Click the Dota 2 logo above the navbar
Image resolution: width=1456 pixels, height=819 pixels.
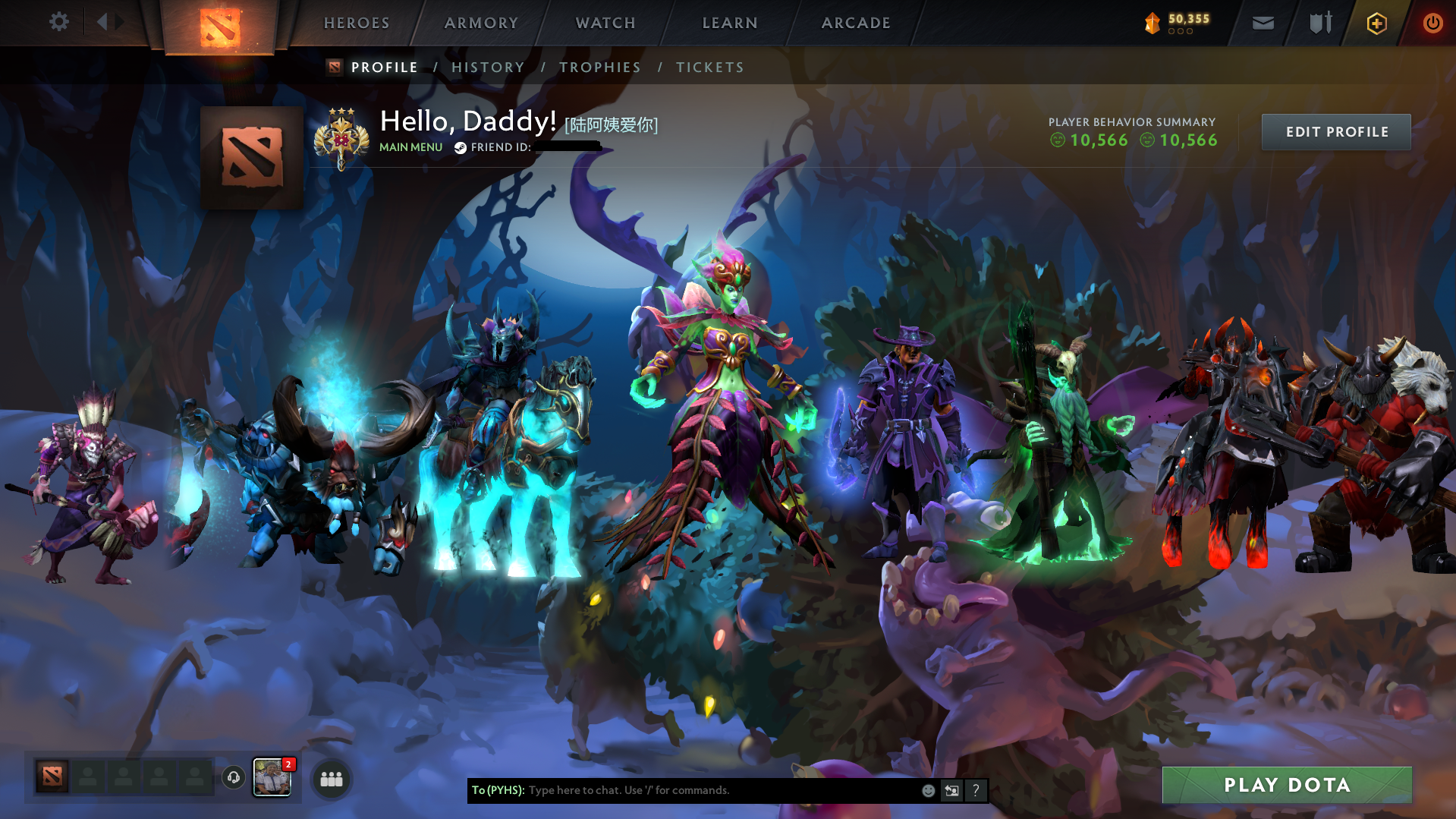point(220,25)
